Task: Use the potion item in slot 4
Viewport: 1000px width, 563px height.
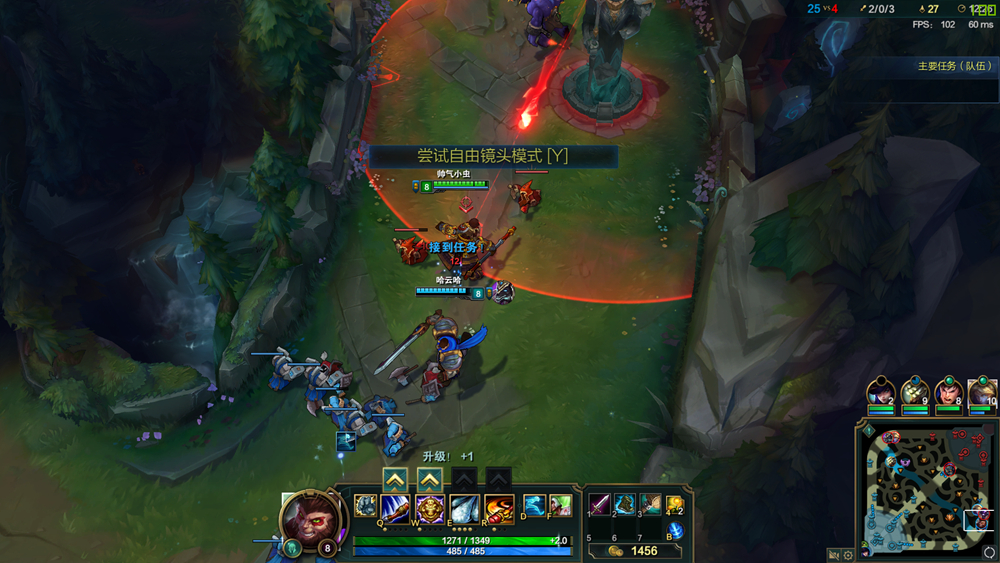Action: (x=675, y=504)
